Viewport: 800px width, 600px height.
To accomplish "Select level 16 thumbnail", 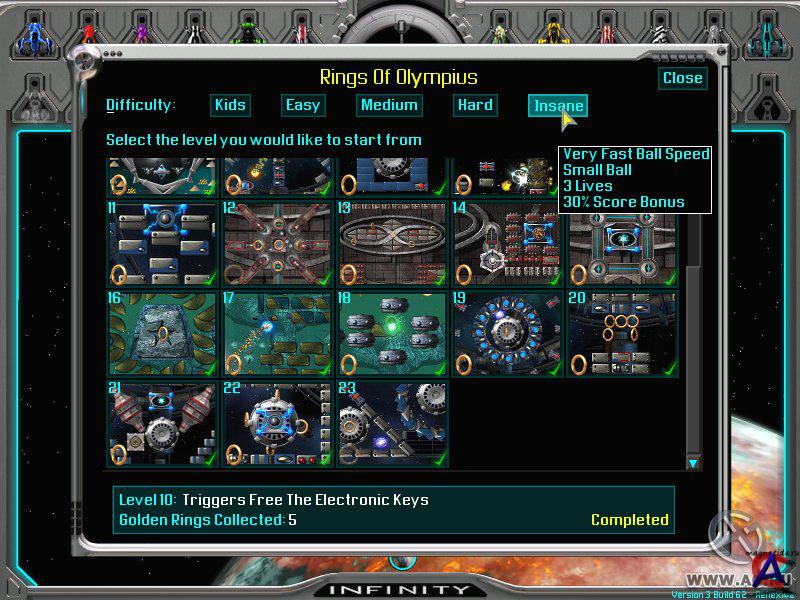I will (163, 334).
